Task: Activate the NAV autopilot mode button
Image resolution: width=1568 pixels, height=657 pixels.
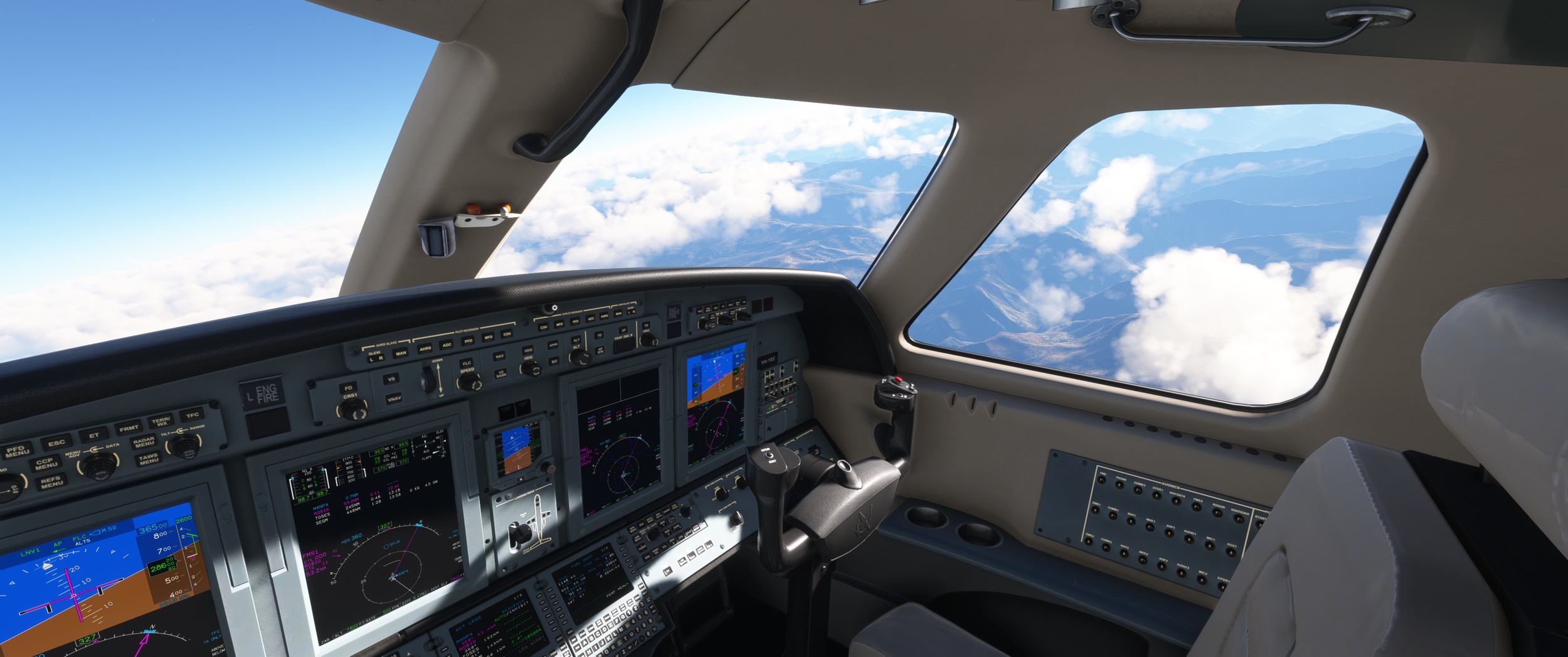Action: click(499, 356)
